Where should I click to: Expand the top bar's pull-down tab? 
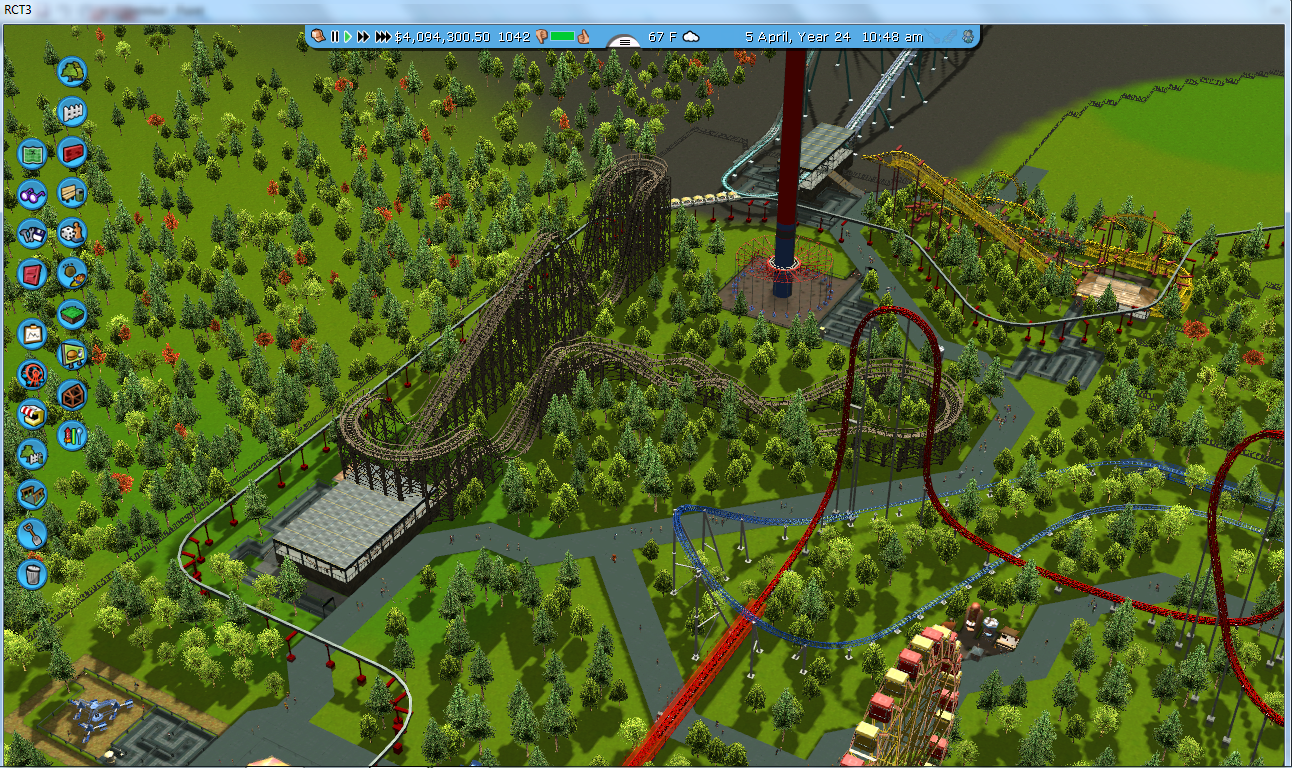click(624, 42)
